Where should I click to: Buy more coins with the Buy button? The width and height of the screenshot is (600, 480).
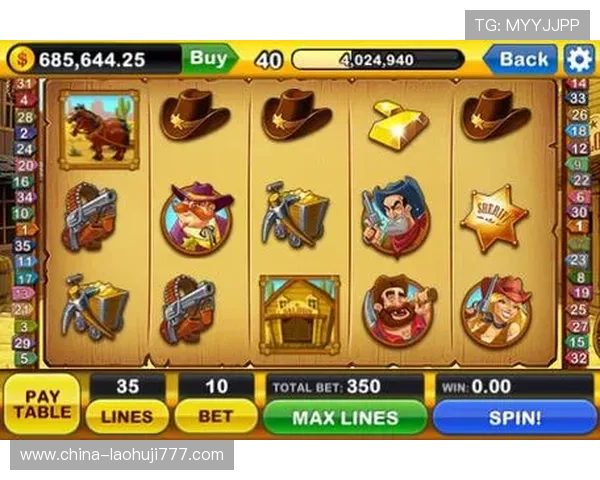(x=208, y=59)
